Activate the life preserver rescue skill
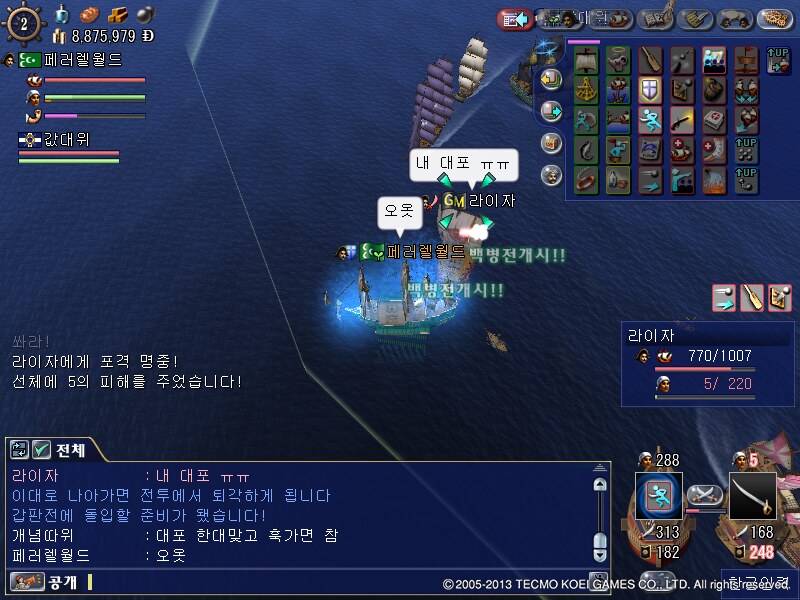Image resolution: width=800 pixels, height=600 pixels. click(586, 181)
